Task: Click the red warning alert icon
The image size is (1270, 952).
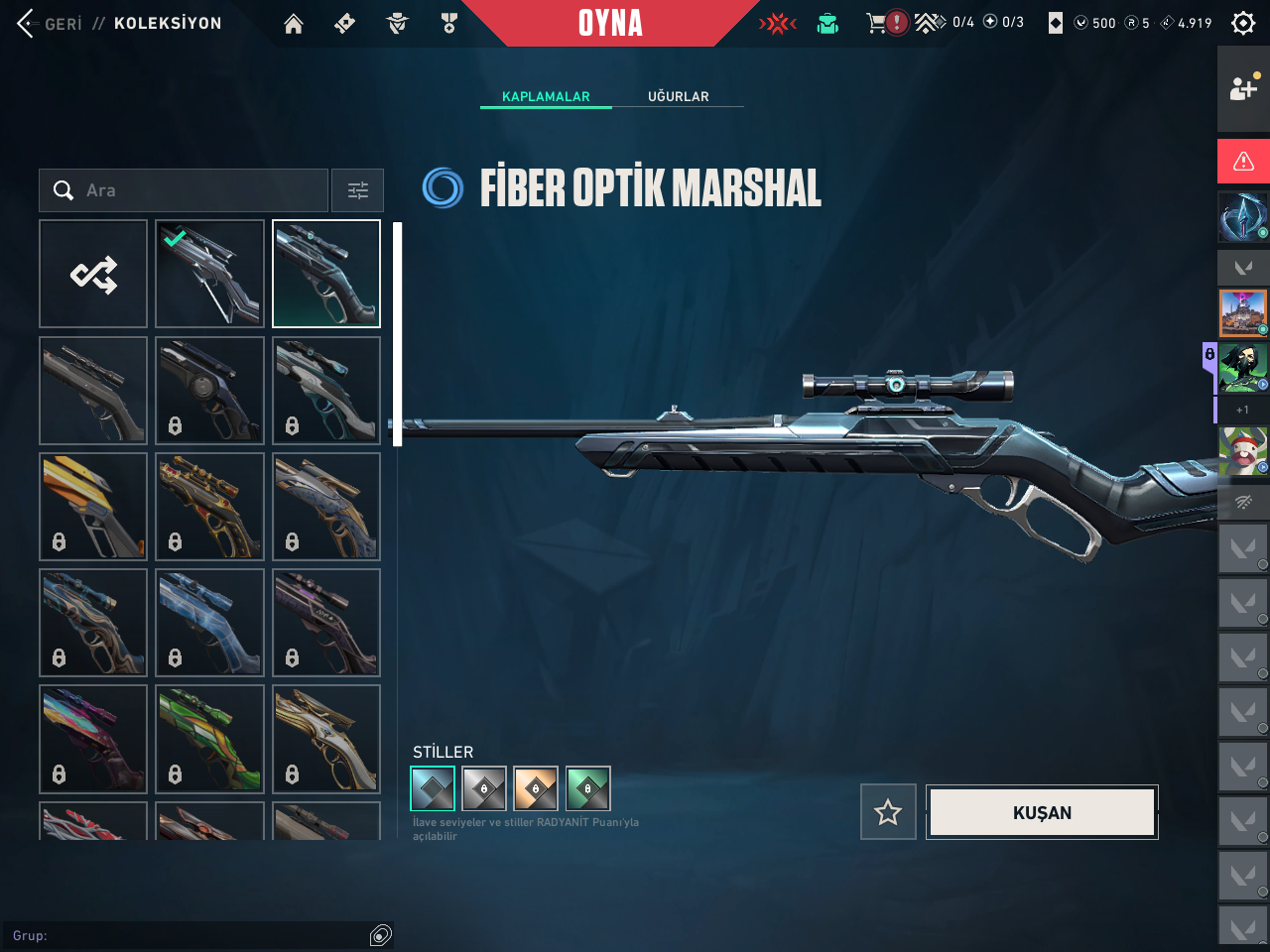Action: 1243,161
